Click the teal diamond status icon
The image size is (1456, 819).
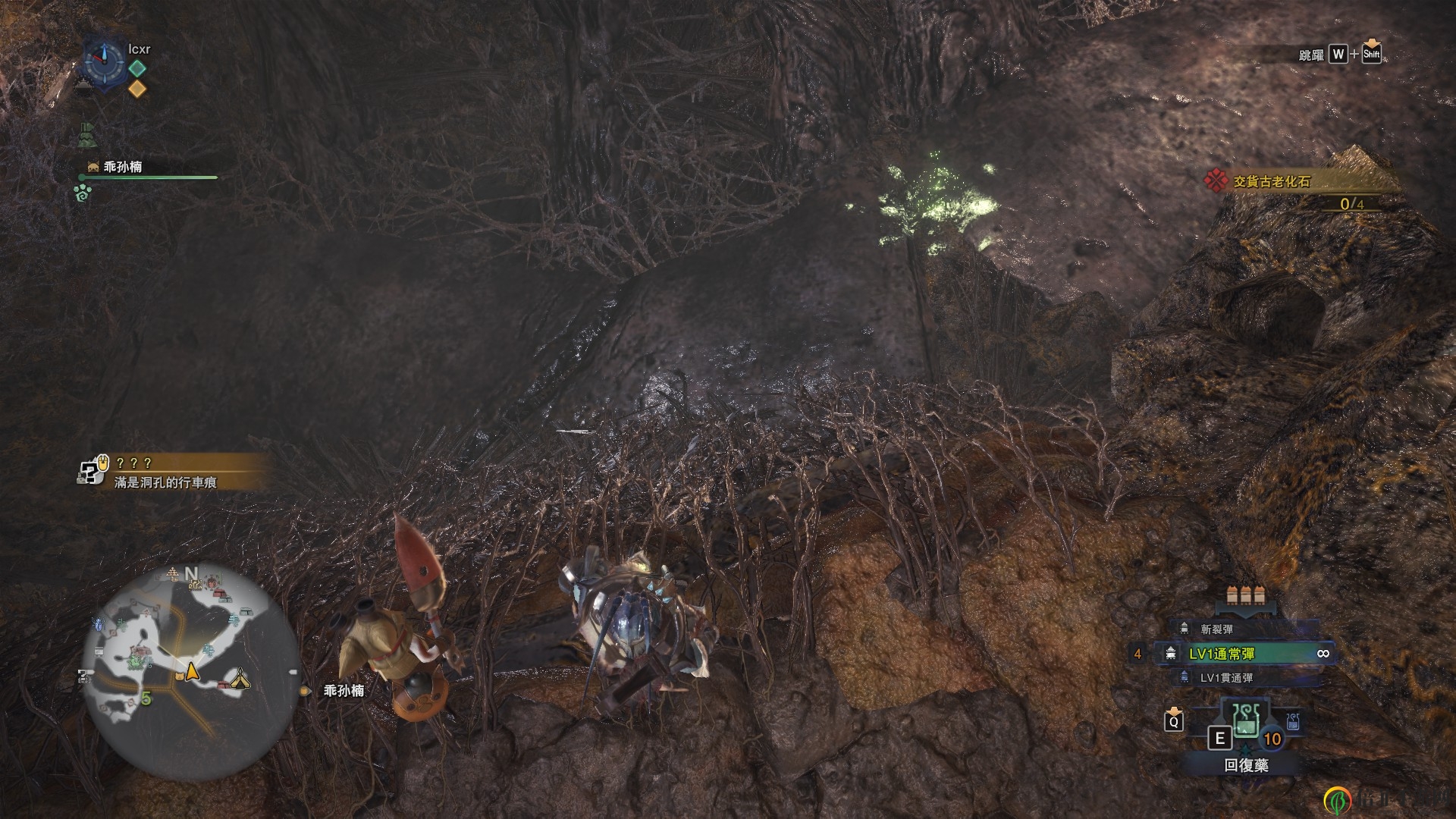point(137,68)
